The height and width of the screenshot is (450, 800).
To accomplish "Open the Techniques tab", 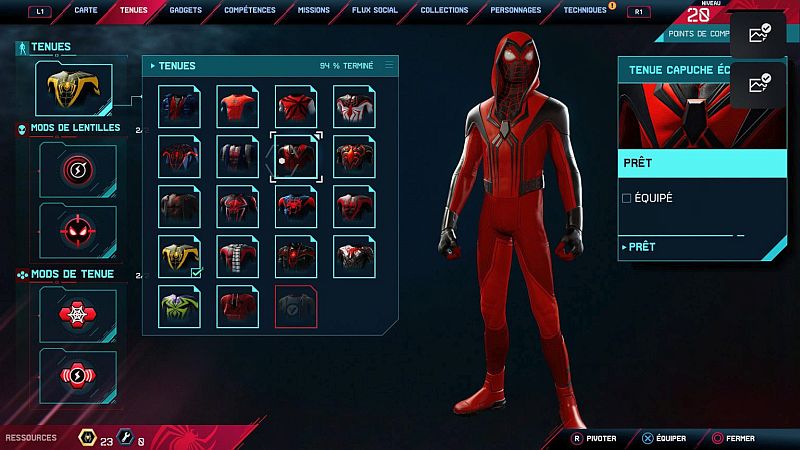I will pyautogui.click(x=585, y=10).
